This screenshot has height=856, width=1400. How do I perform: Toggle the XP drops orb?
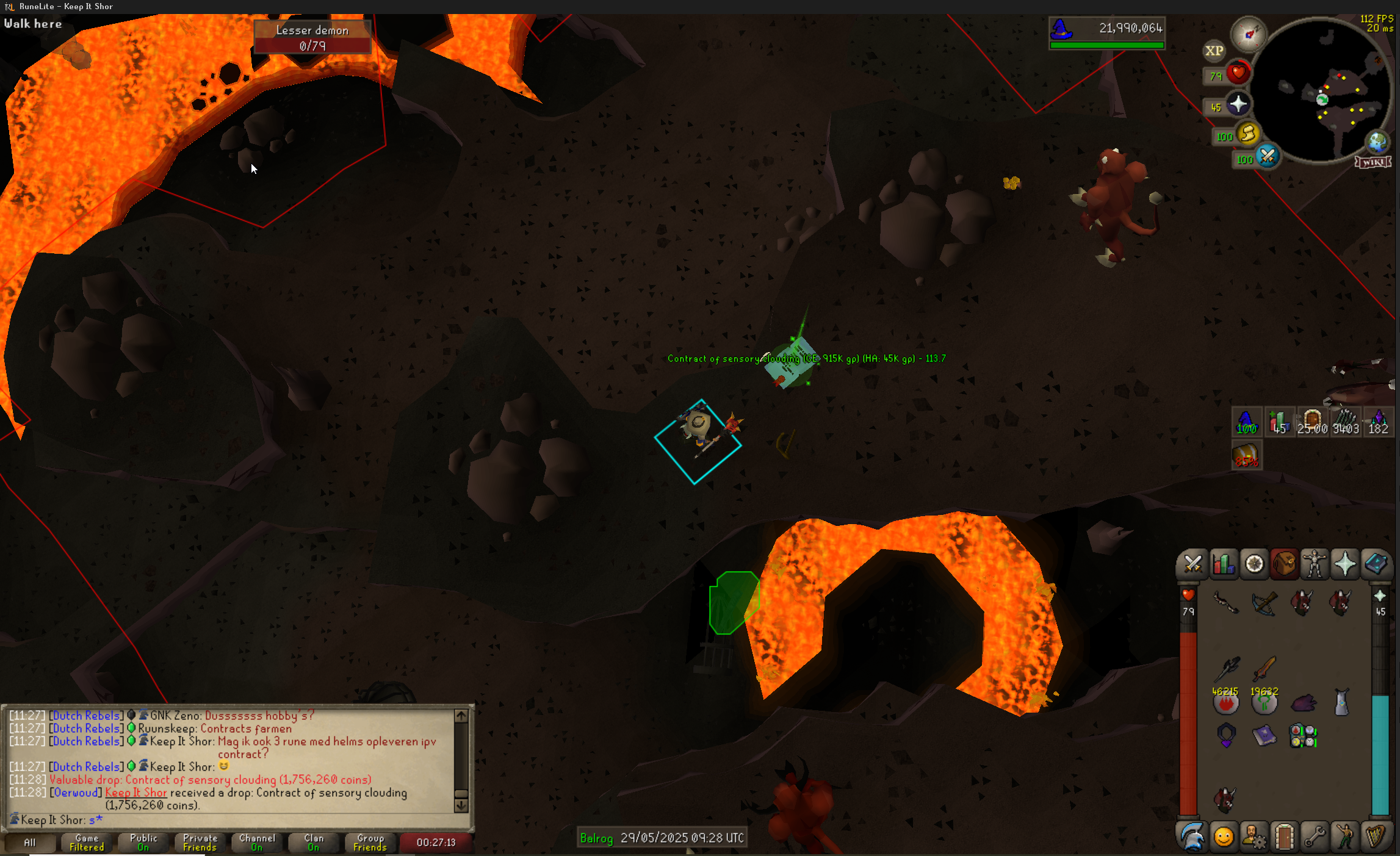[1214, 51]
